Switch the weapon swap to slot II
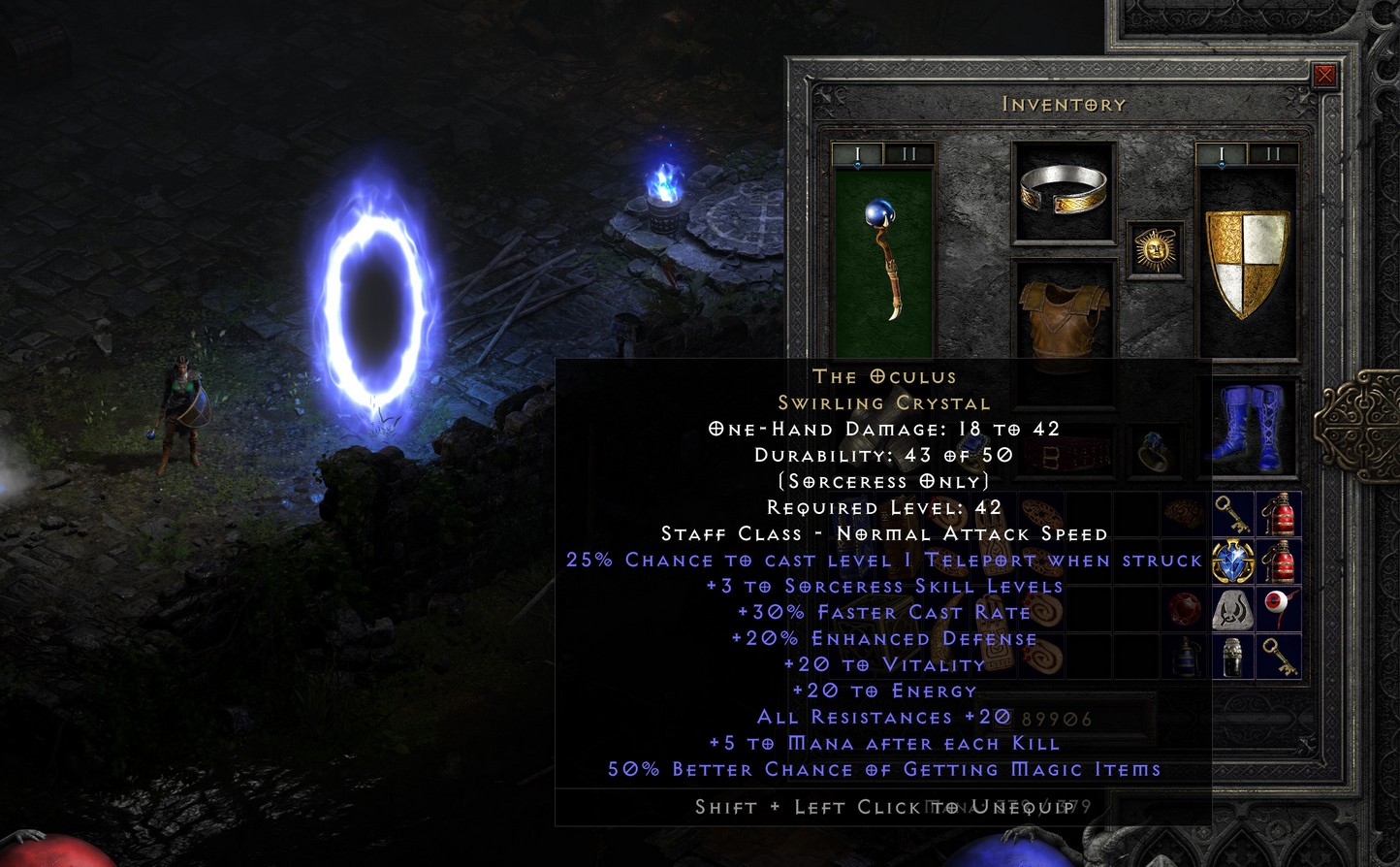The width and height of the screenshot is (1400, 867). click(911, 152)
